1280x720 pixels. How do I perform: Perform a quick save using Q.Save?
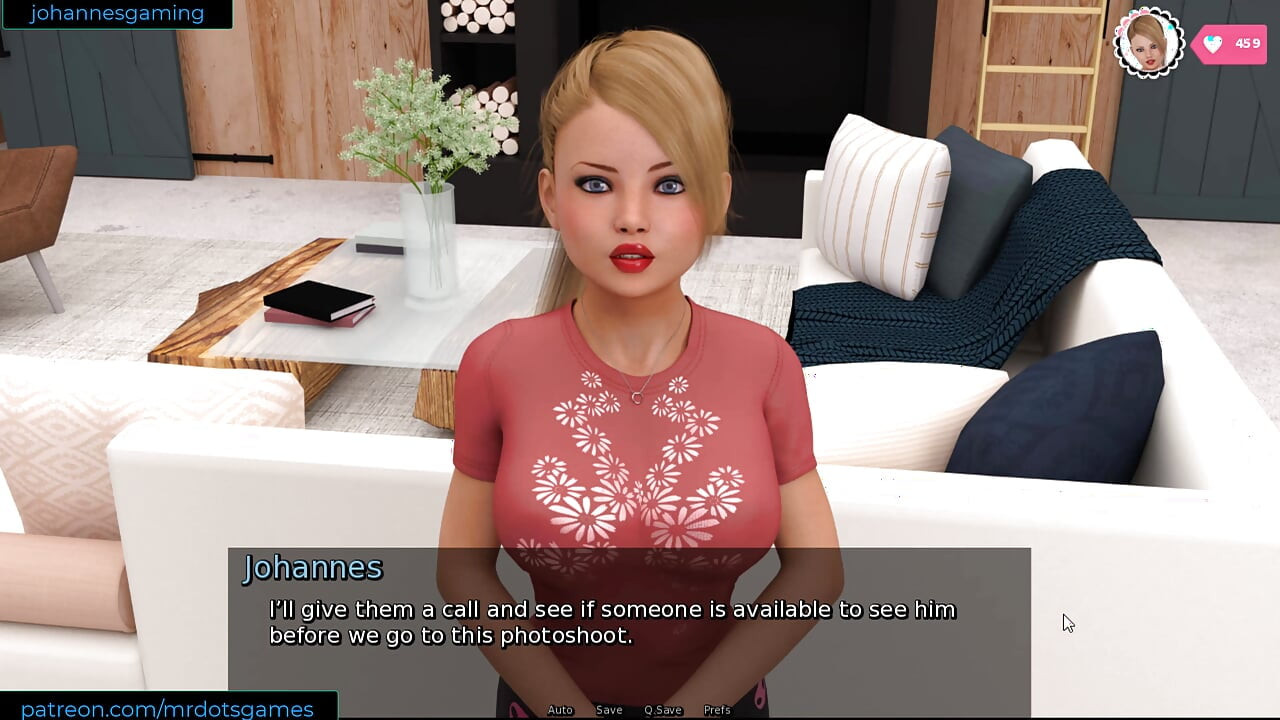click(663, 710)
